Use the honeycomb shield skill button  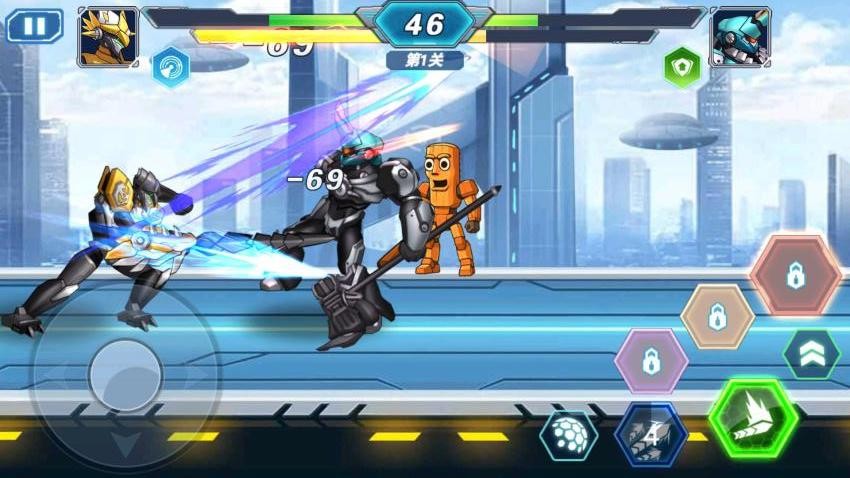(x=568, y=436)
